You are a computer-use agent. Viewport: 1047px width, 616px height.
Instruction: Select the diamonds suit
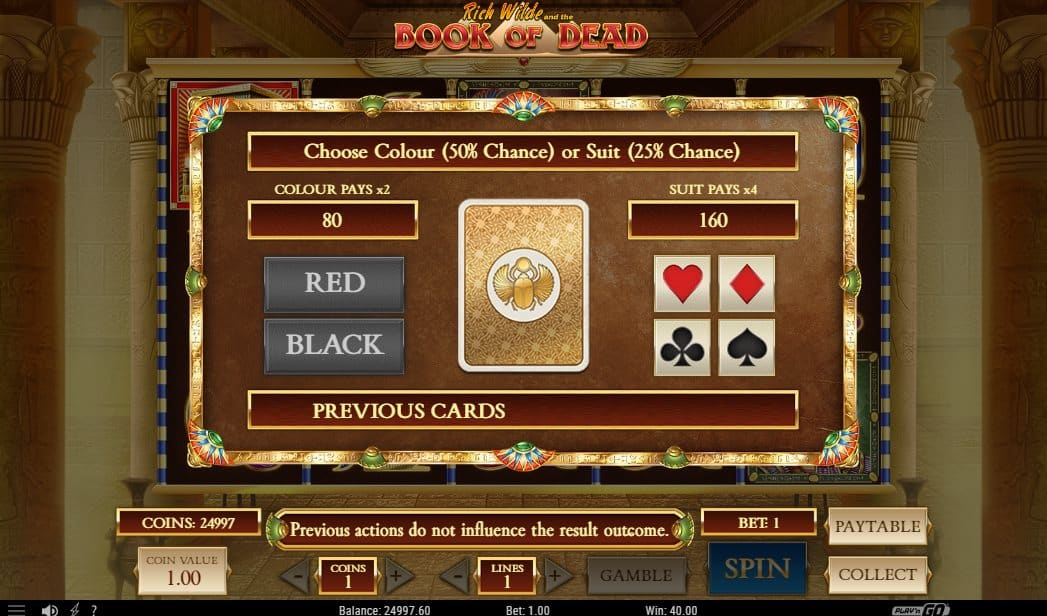point(746,284)
